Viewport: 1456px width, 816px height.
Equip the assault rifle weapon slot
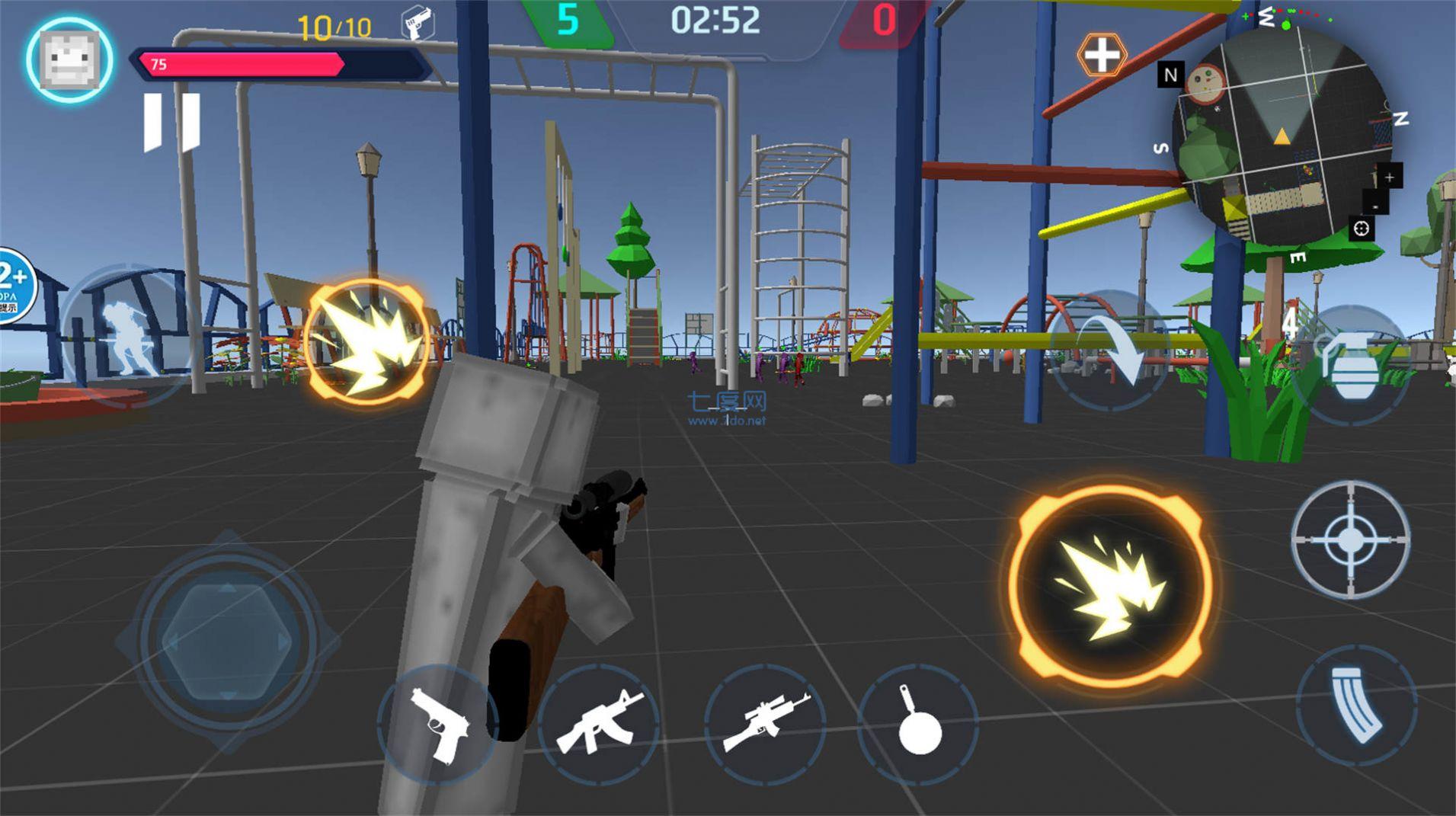tap(600, 722)
